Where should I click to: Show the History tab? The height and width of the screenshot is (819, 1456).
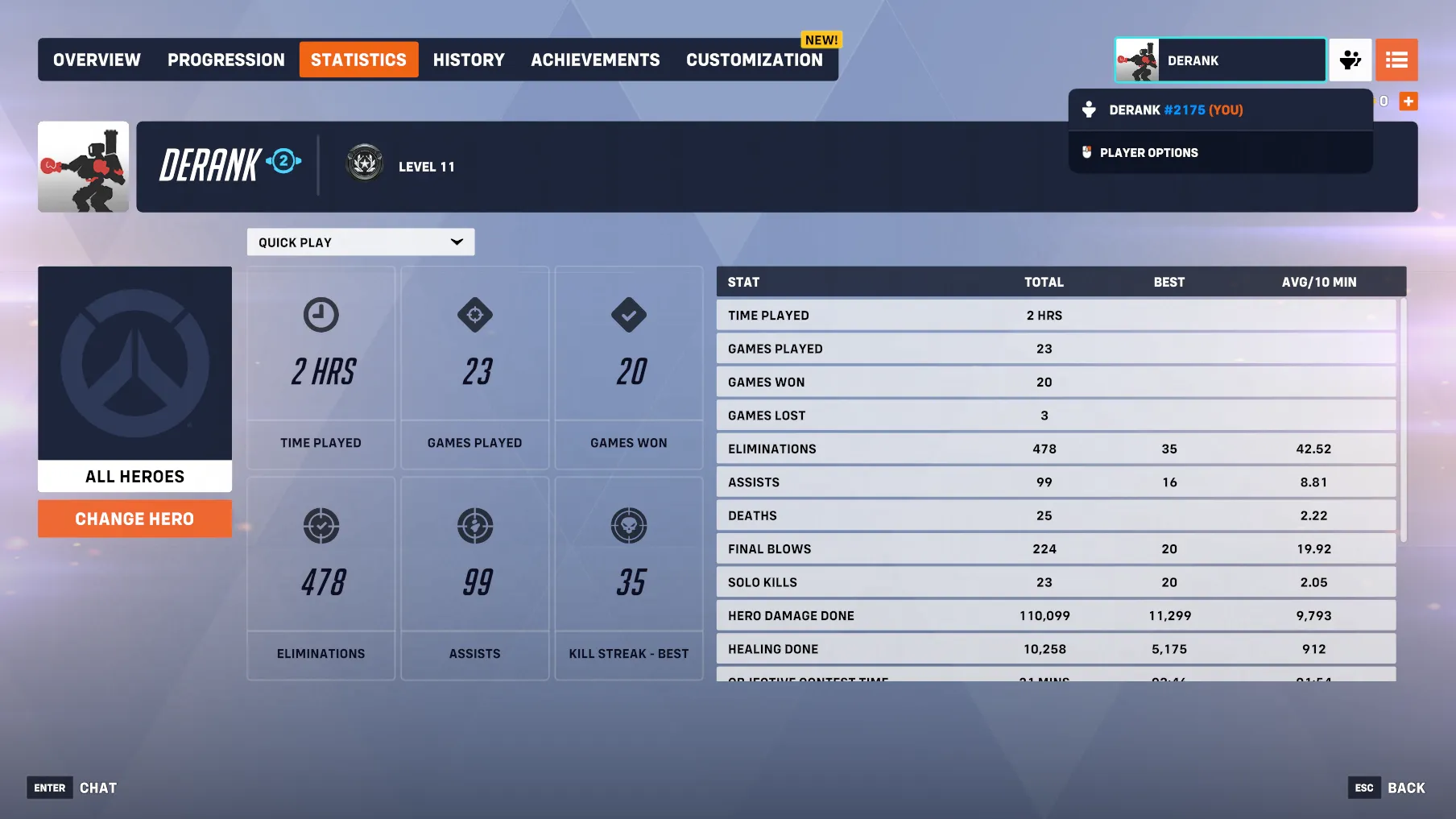coord(469,60)
